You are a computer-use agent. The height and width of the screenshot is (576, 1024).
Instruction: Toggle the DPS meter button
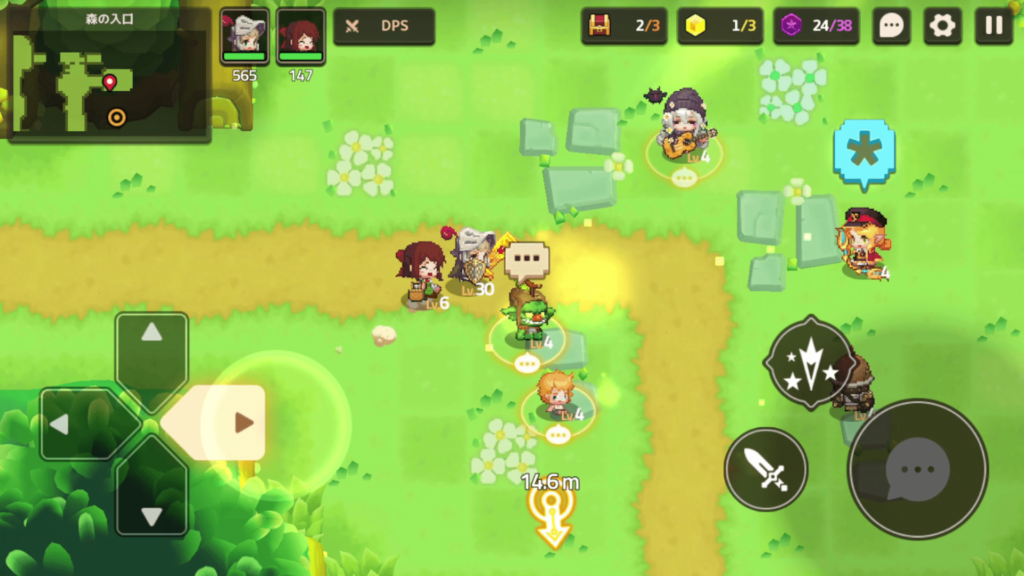click(x=384, y=27)
